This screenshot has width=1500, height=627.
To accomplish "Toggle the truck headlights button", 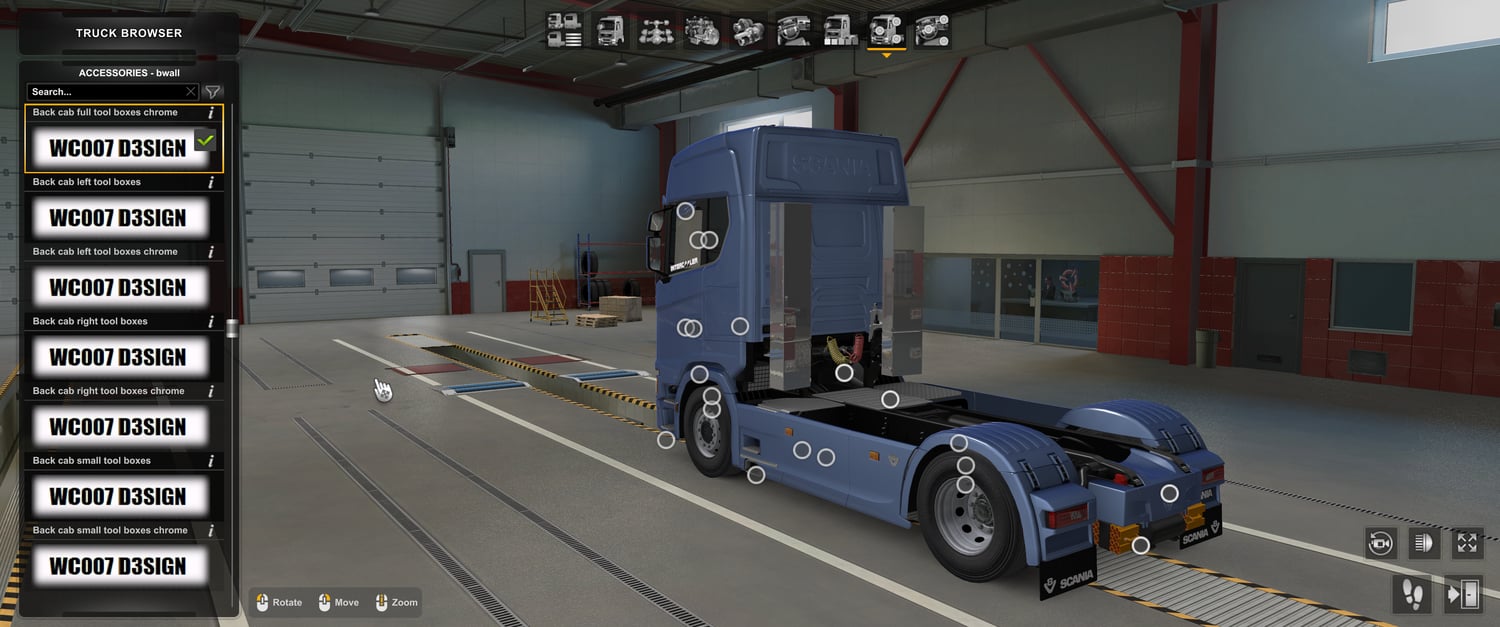I will 1423,543.
